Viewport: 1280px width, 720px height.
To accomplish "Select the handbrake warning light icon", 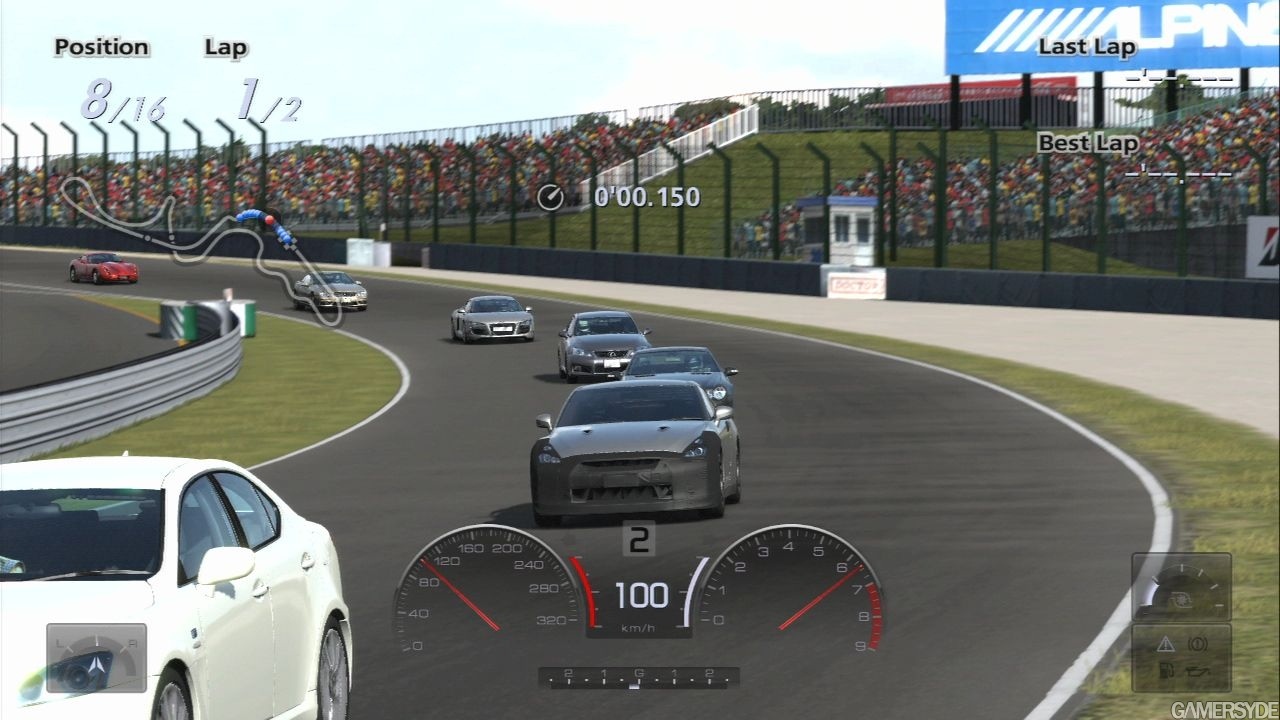I will click(1198, 645).
